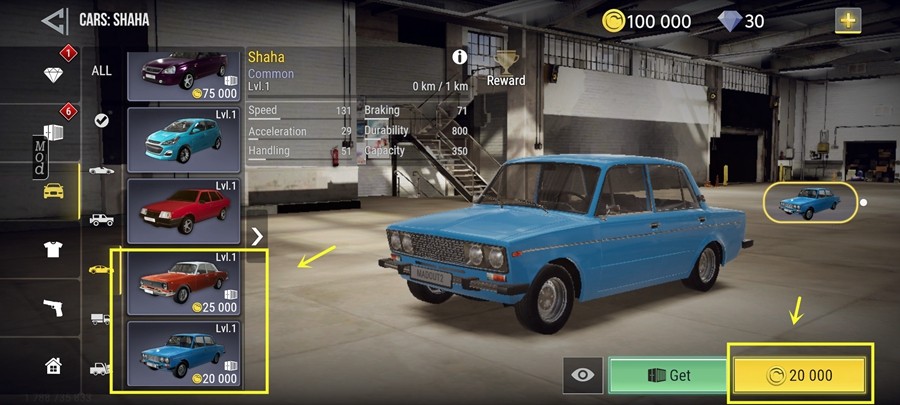The width and height of the screenshot is (900, 405).
Task: Go to the house tab
Action: pos(54,365)
